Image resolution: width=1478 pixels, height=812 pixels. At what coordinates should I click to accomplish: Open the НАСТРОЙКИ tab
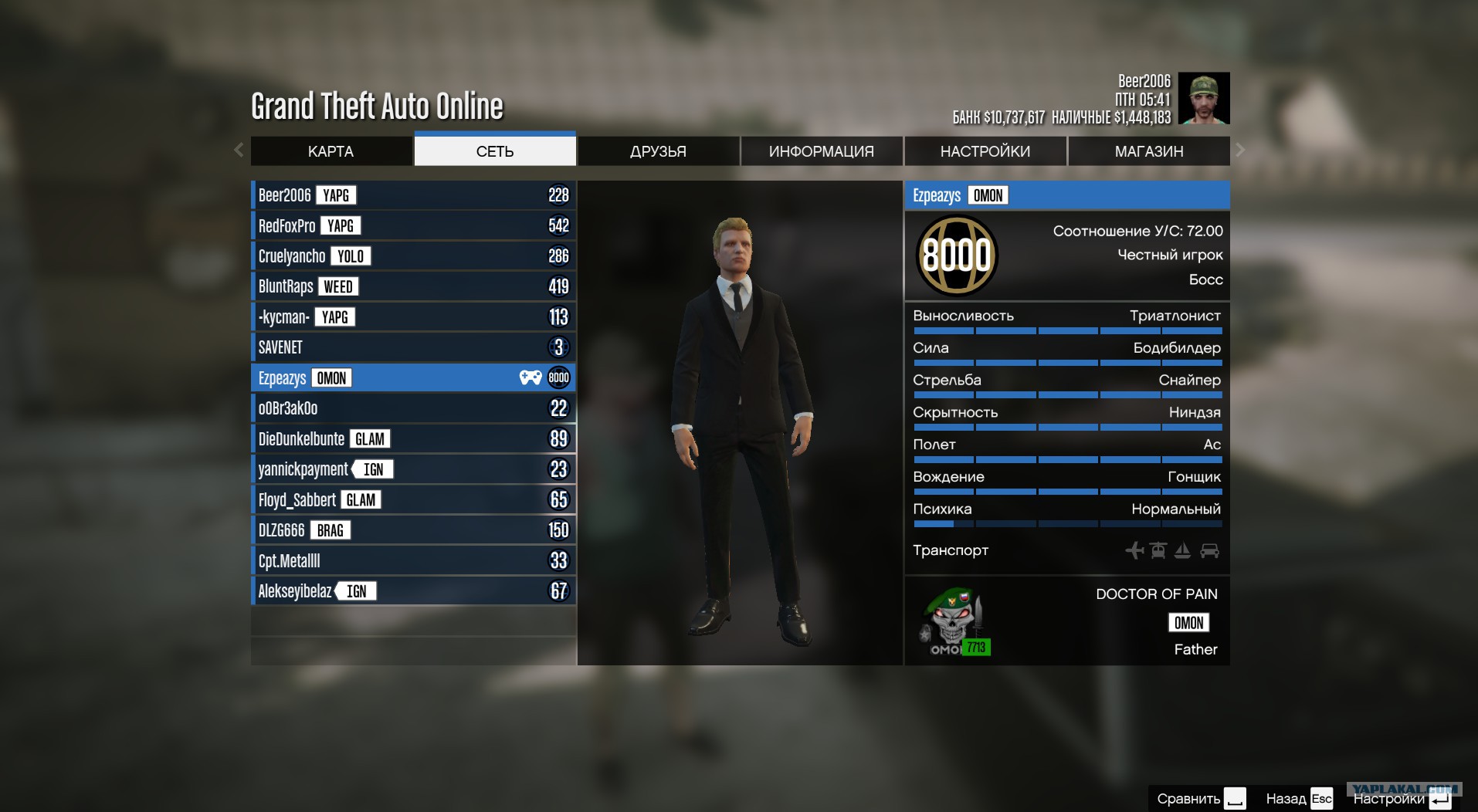(985, 151)
